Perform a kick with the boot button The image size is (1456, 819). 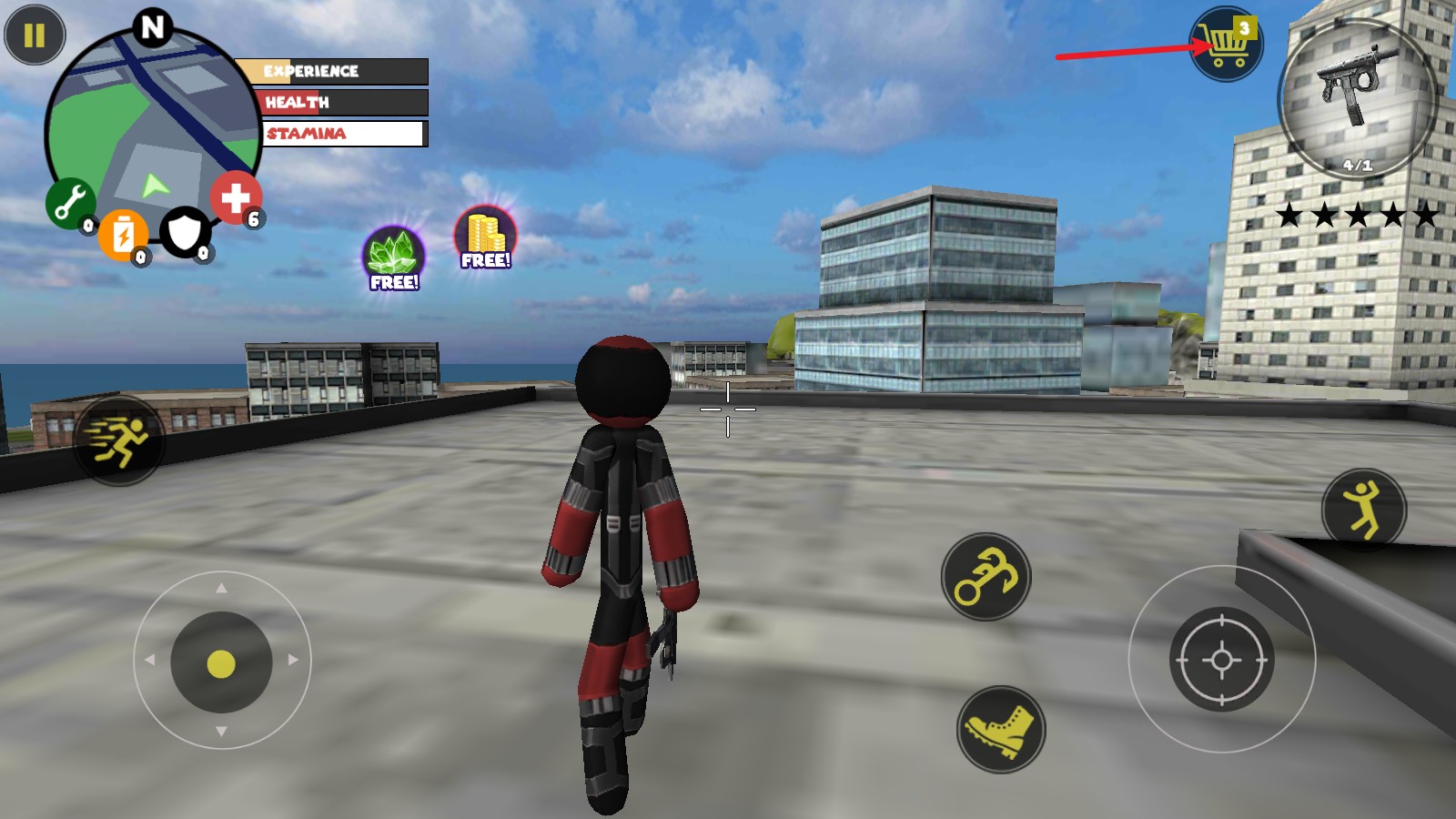1001,729
